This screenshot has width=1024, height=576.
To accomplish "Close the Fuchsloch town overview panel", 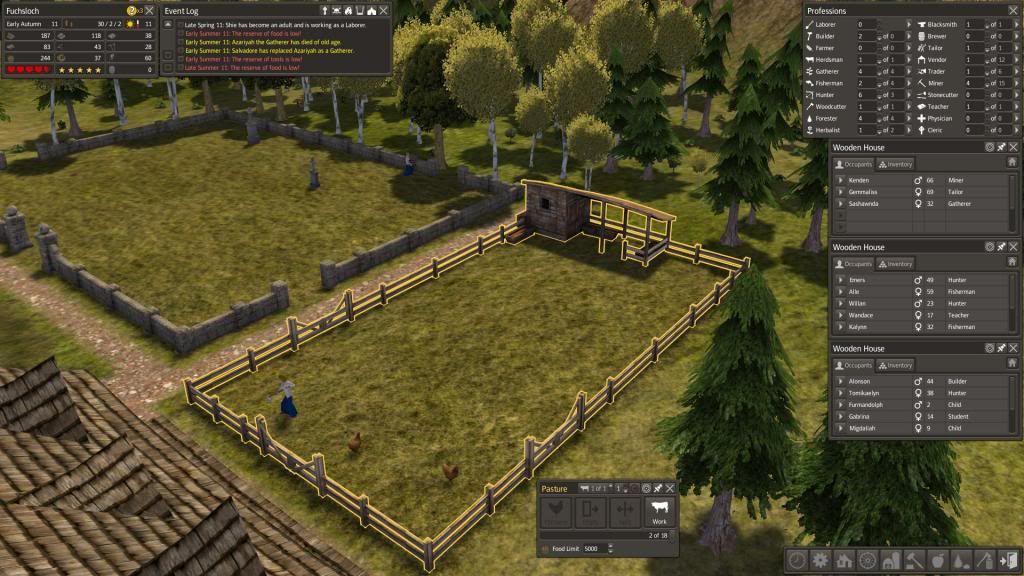I will [x=149, y=10].
